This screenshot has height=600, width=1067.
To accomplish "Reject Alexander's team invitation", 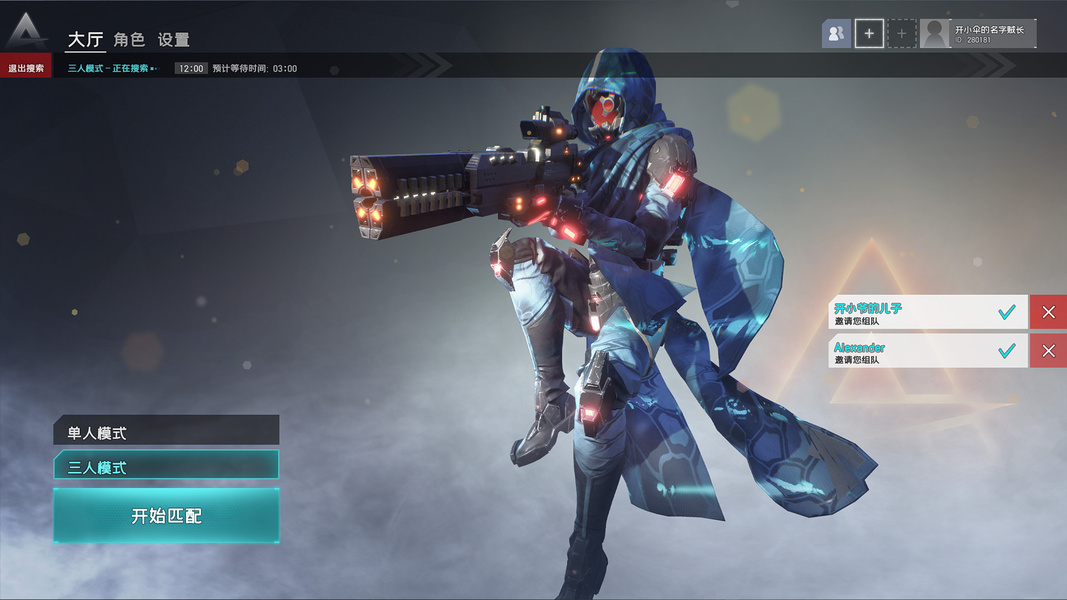I will [1048, 351].
